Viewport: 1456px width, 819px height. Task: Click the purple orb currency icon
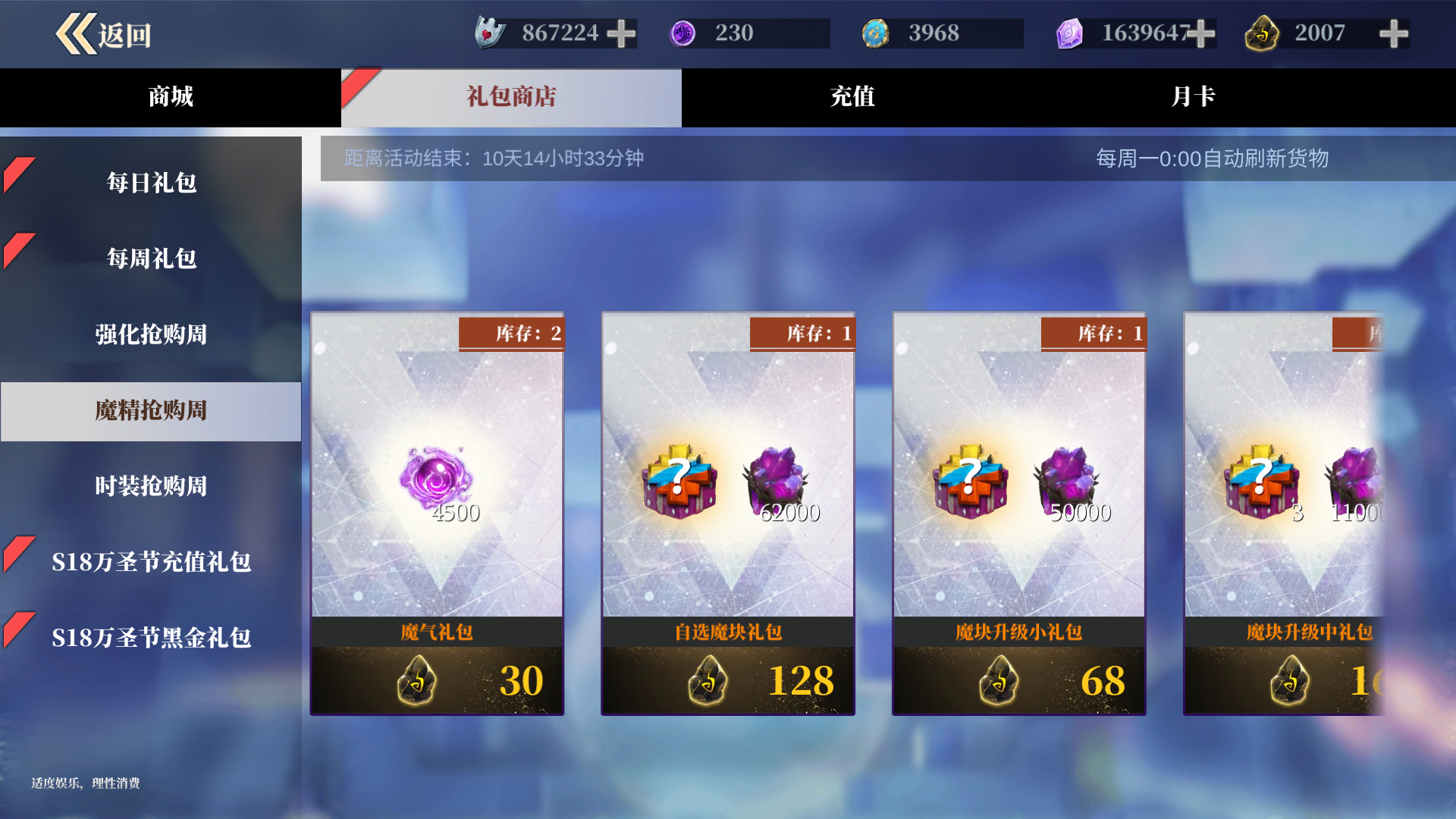pyautogui.click(x=685, y=33)
